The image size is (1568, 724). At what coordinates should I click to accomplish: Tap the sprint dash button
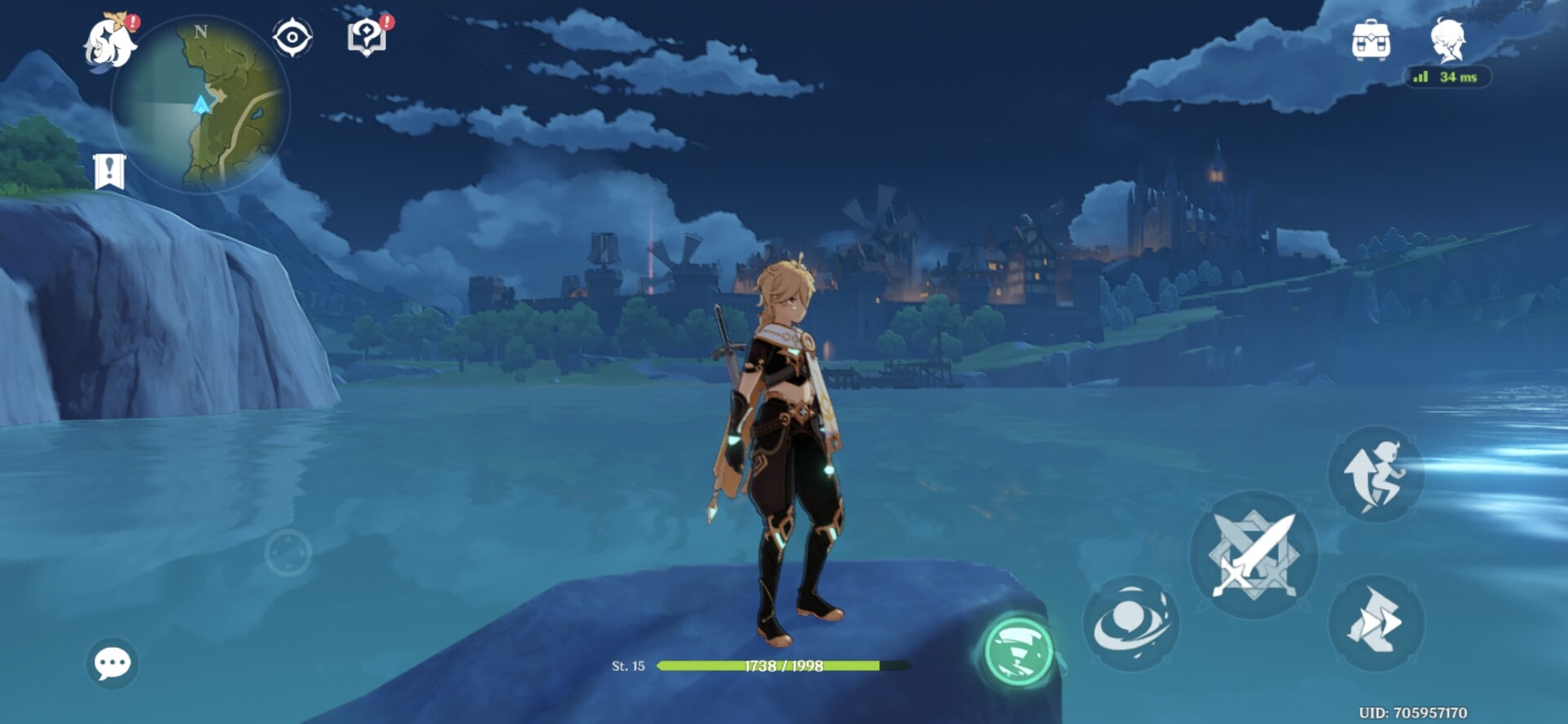[x=1376, y=623]
